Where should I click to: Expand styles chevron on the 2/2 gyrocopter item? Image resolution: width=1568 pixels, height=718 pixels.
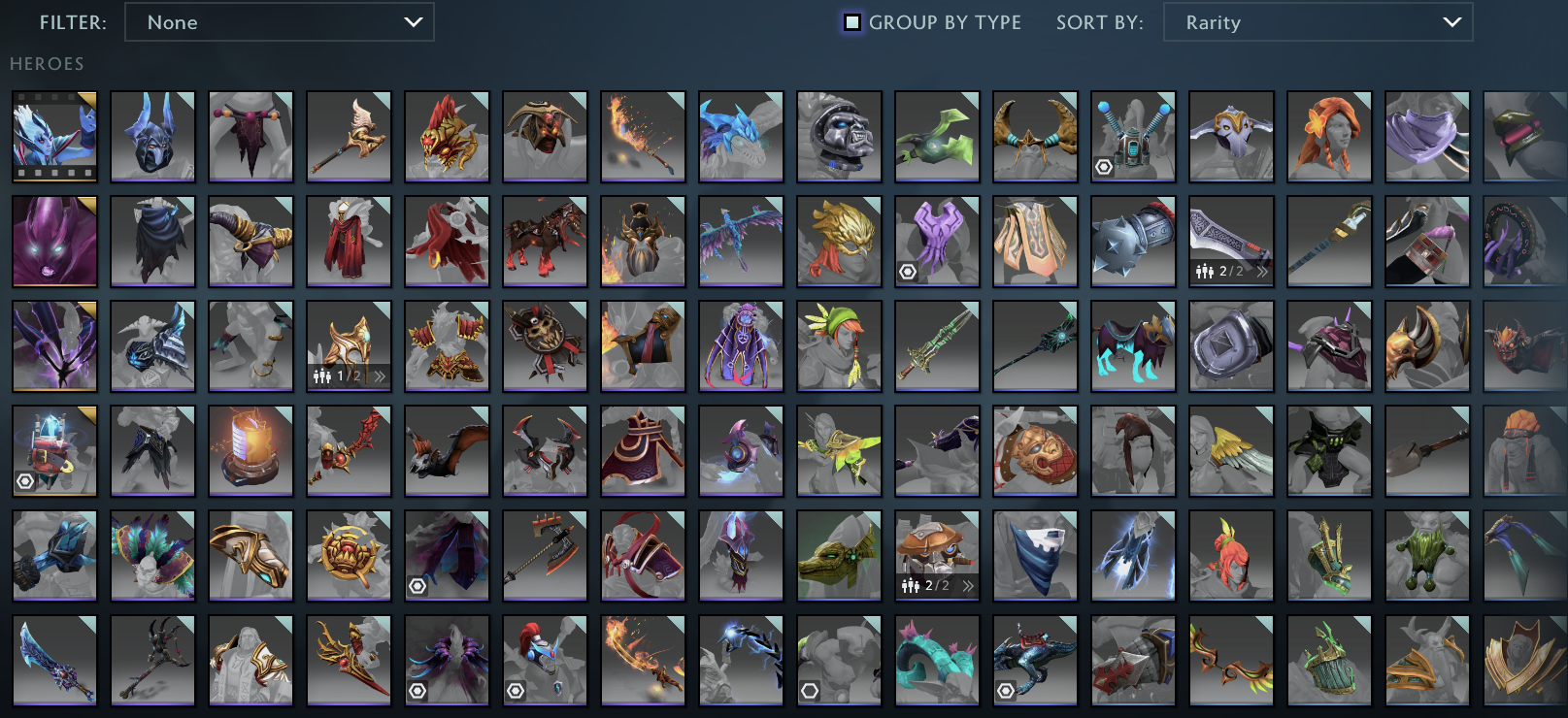coord(967,585)
